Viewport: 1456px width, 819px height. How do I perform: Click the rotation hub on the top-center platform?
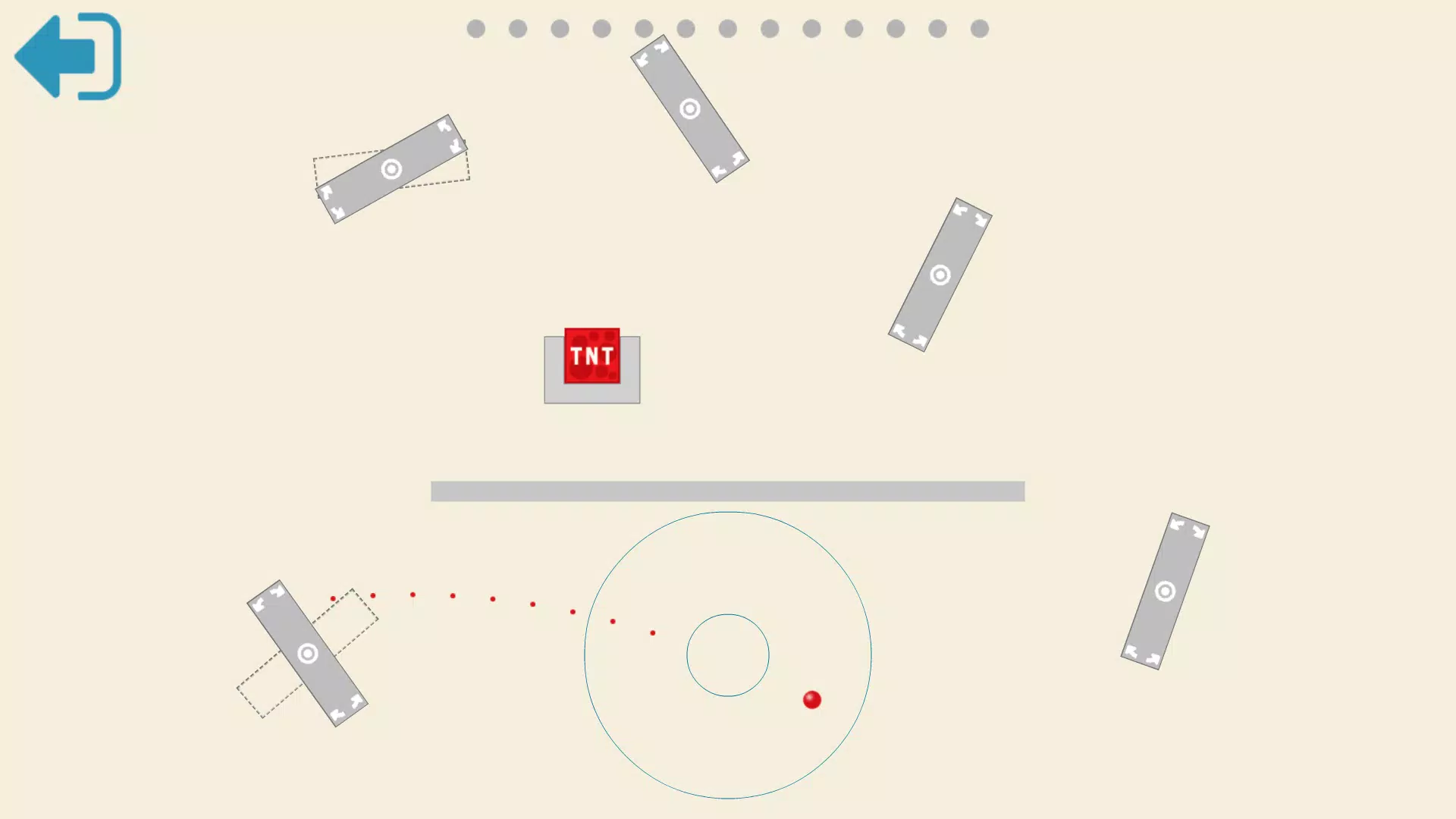(689, 108)
